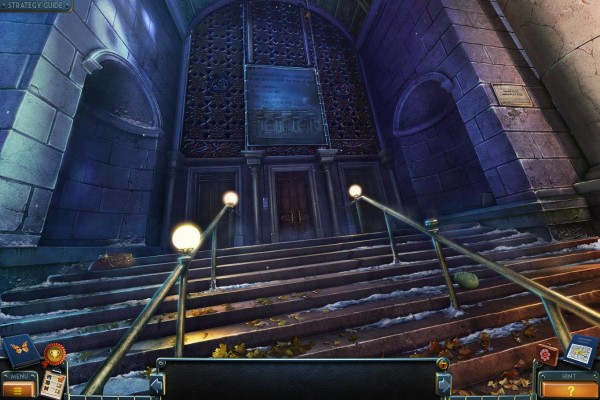This screenshot has width=600, height=400.
Task: Open the game Menu
Action: coord(19,383)
